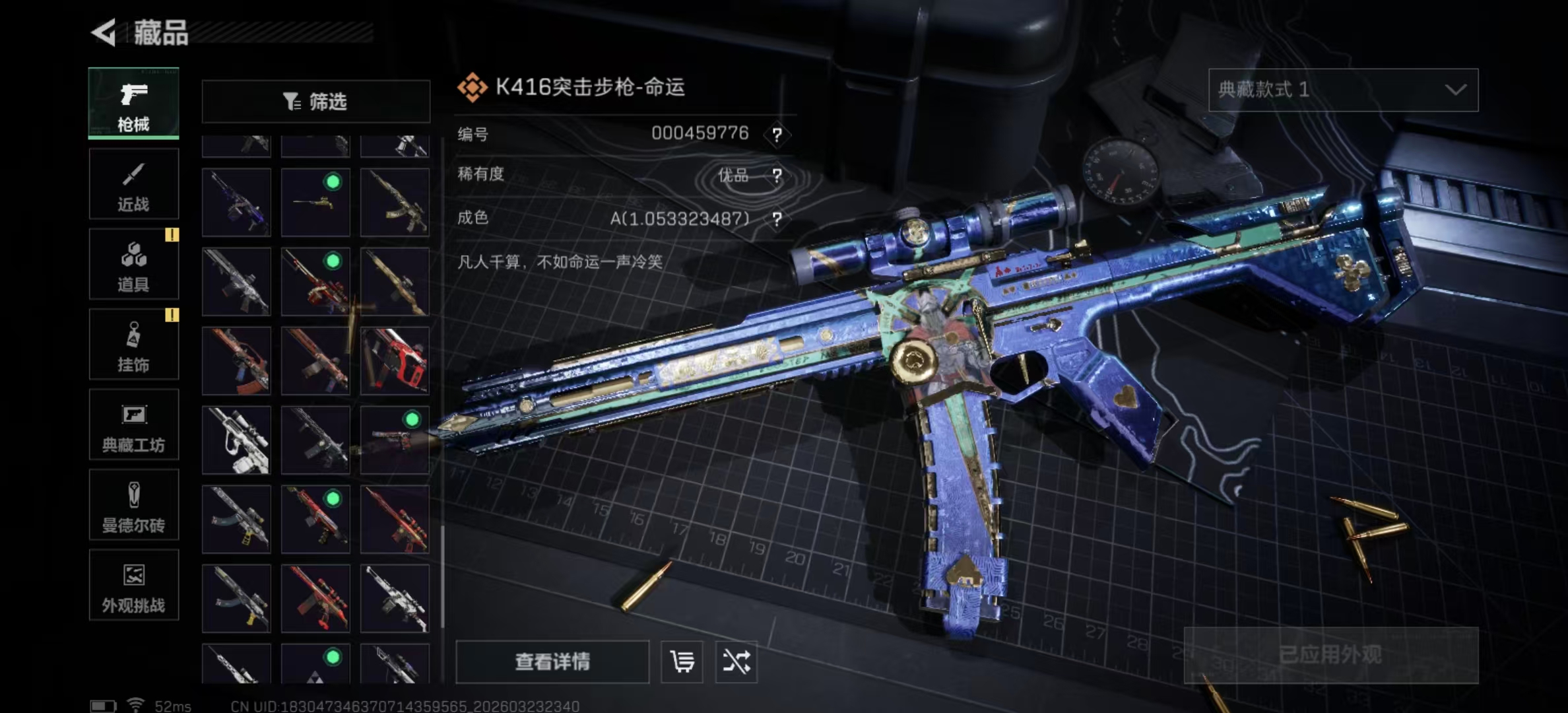The width and height of the screenshot is (1568, 713).
Task: Switch to the 枪械 firearms tab
Action: click(x=133, y=104)
